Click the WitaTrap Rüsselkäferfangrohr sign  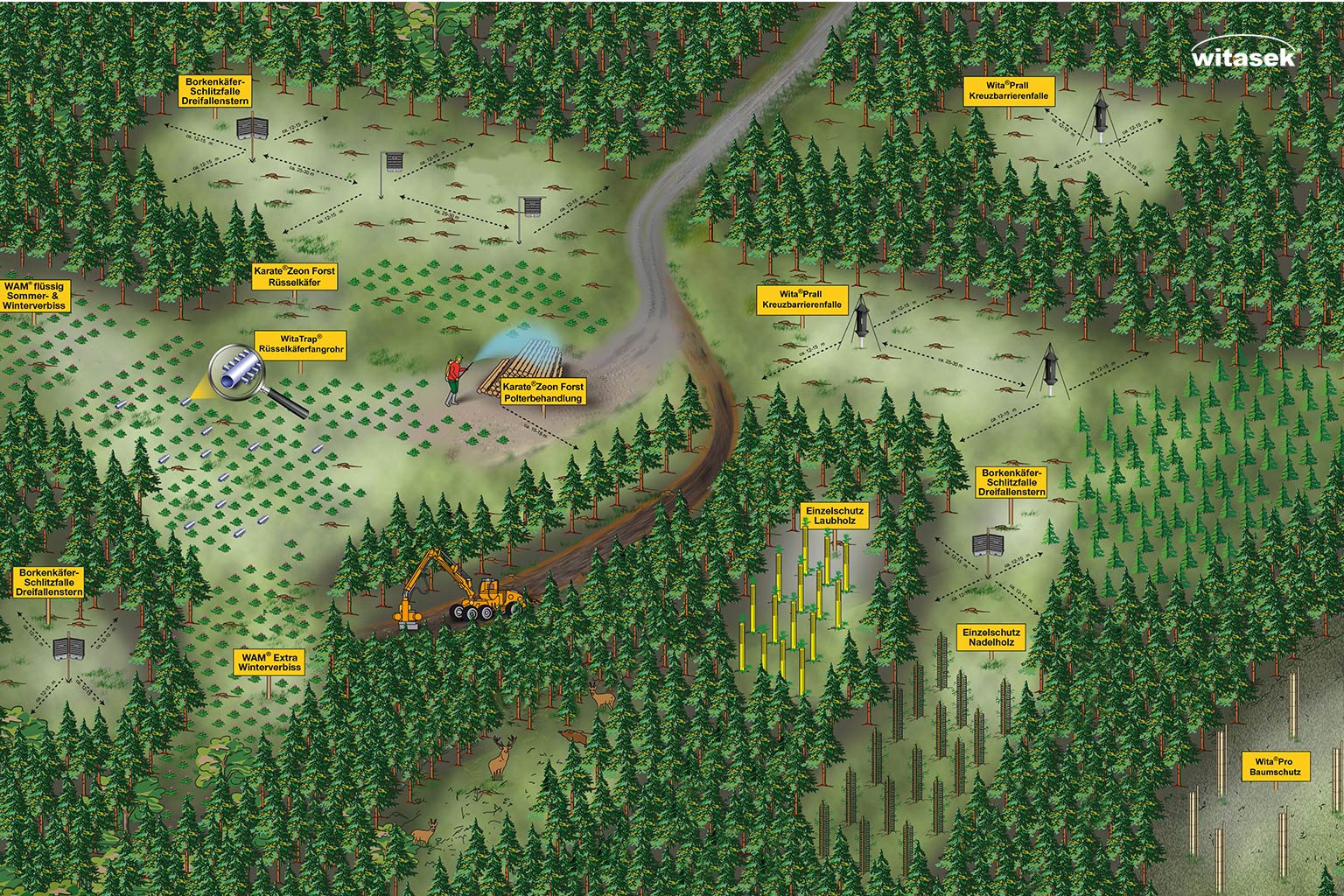[300, 343]
